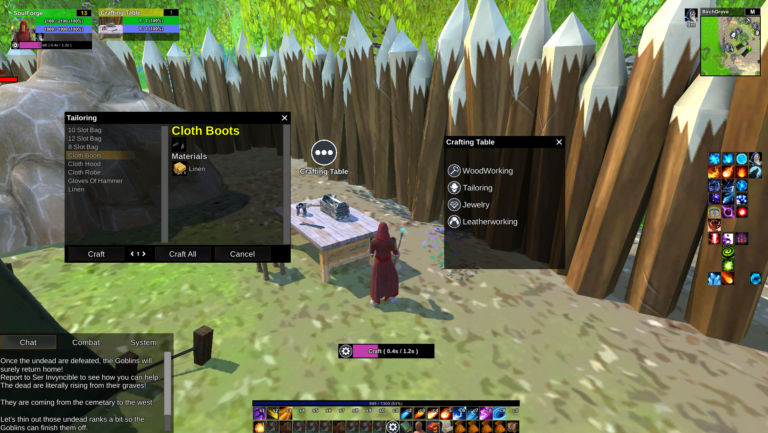Select the Gloves Of Hammer recipe
768x433 pixels.
pos(95,181)
